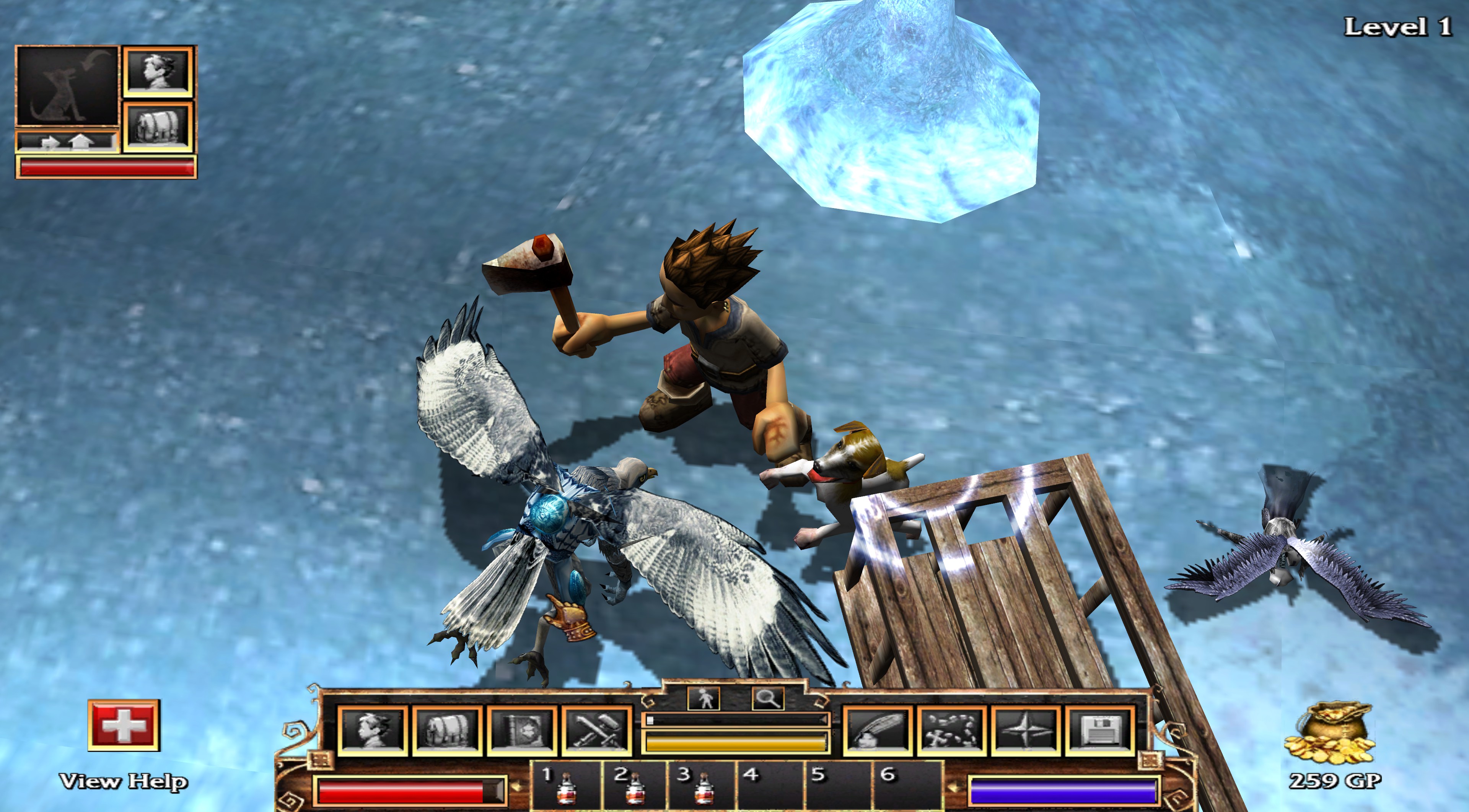
Task: Open the spellbook icon
Action: pos(522,730)
